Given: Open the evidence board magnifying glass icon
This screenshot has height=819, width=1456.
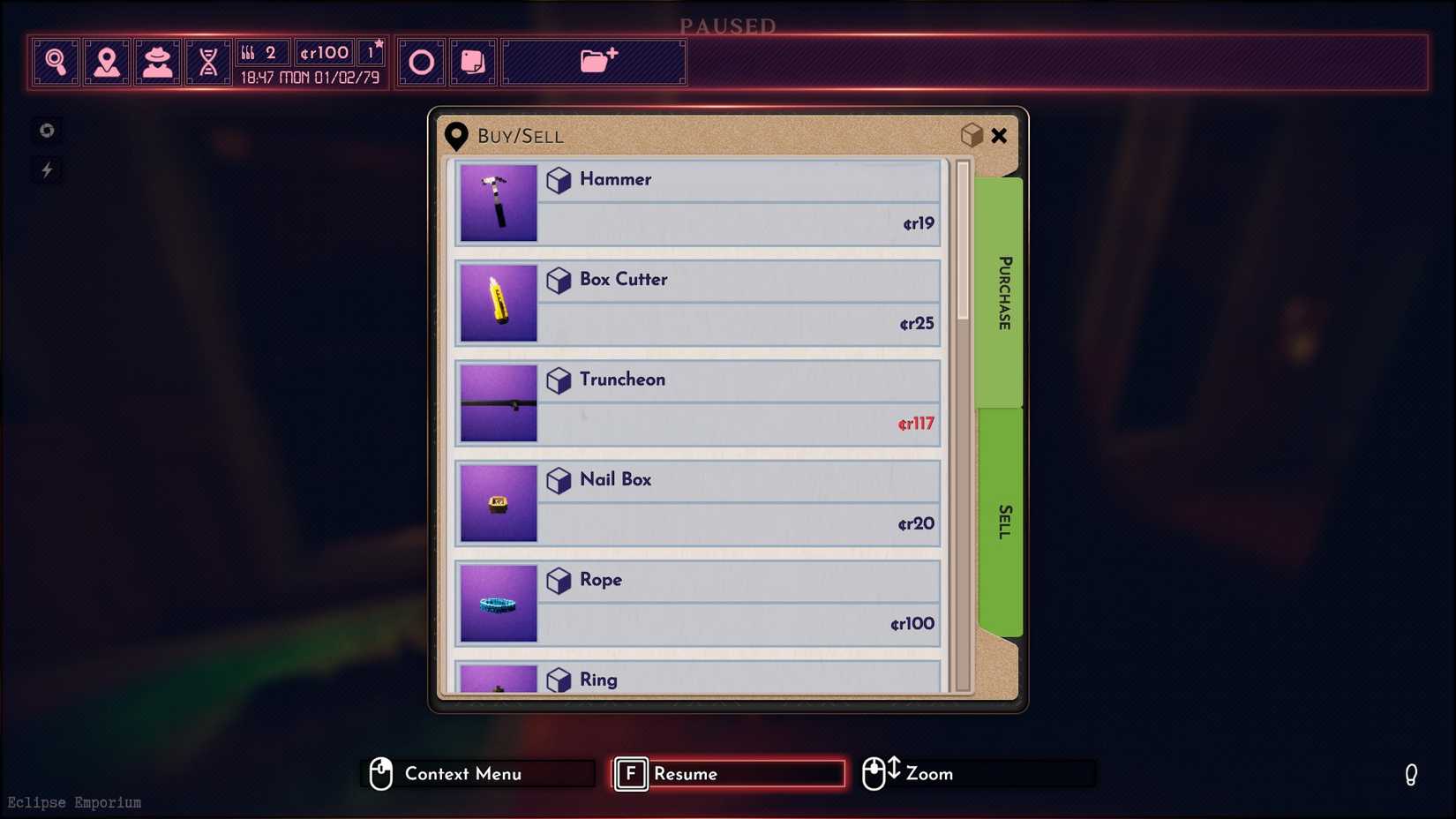Looking at the screenshot, I should (56, 60).
